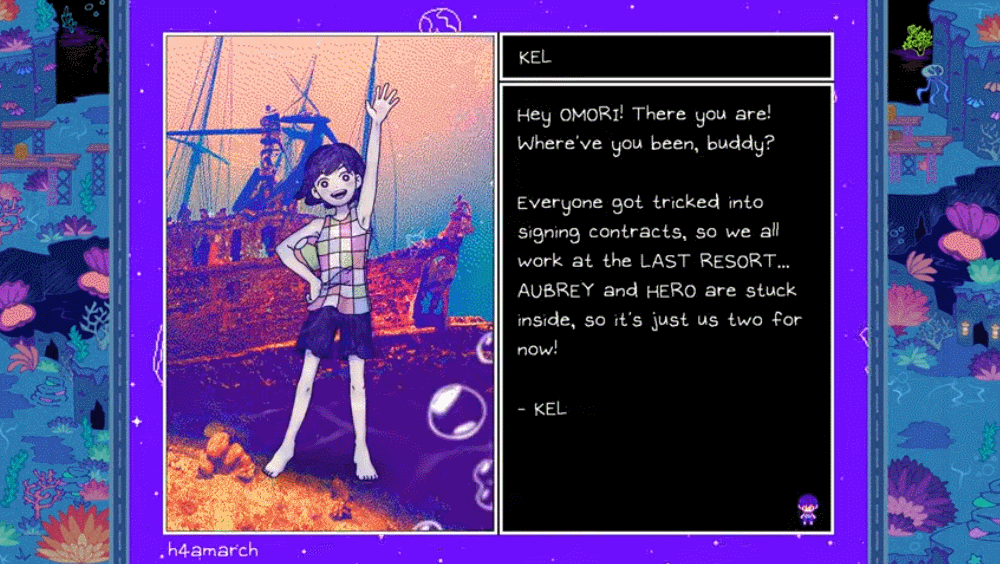Advance KEL's dialogue text box
The width and height of the screenshot is (1000, 564).
pyautogui.click(x=665, y=308)
